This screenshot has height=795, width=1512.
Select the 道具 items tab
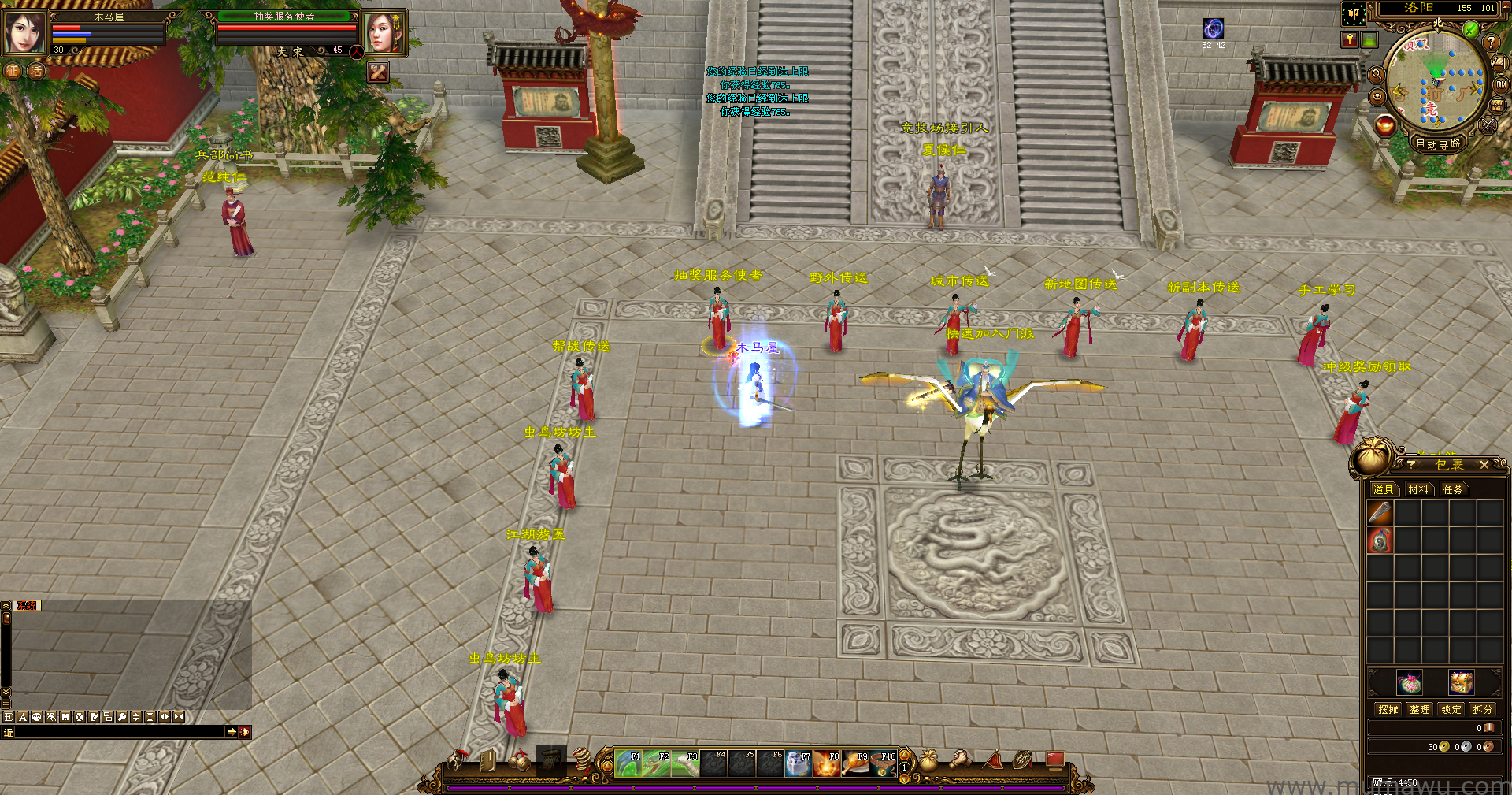(x=1384, y=489)
